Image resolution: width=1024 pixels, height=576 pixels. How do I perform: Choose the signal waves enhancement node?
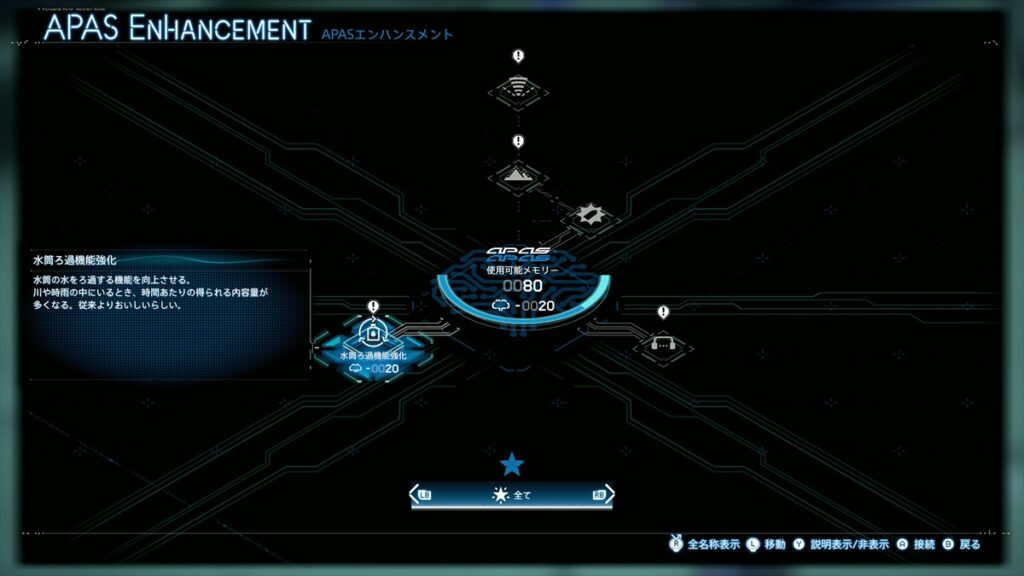[x=518, y=90]
